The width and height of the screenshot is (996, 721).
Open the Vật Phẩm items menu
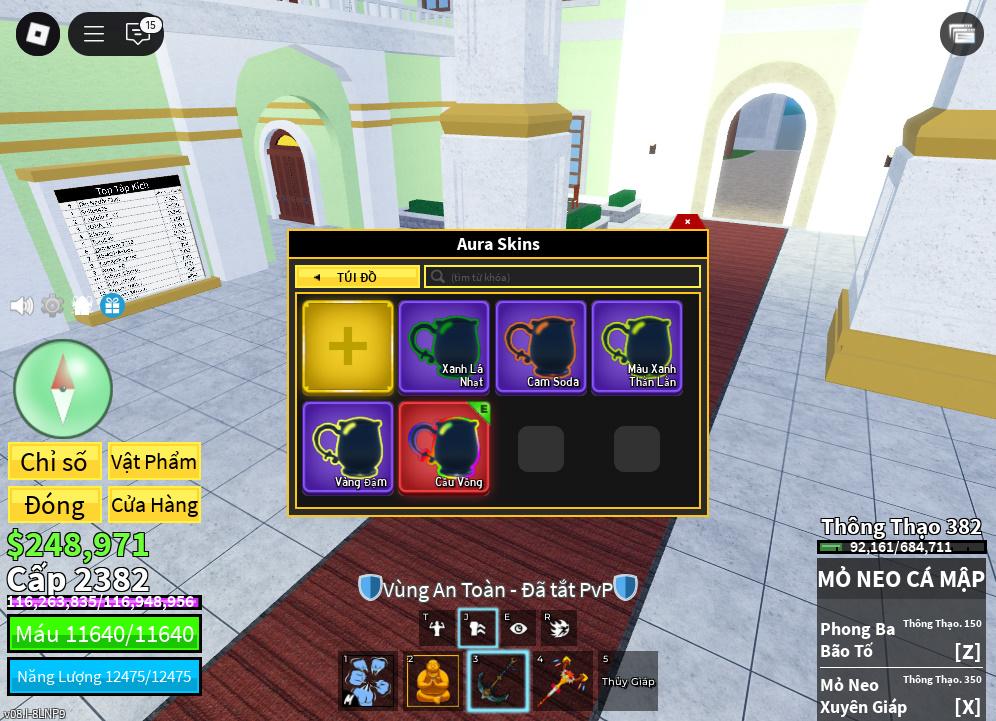coord(154,462)
